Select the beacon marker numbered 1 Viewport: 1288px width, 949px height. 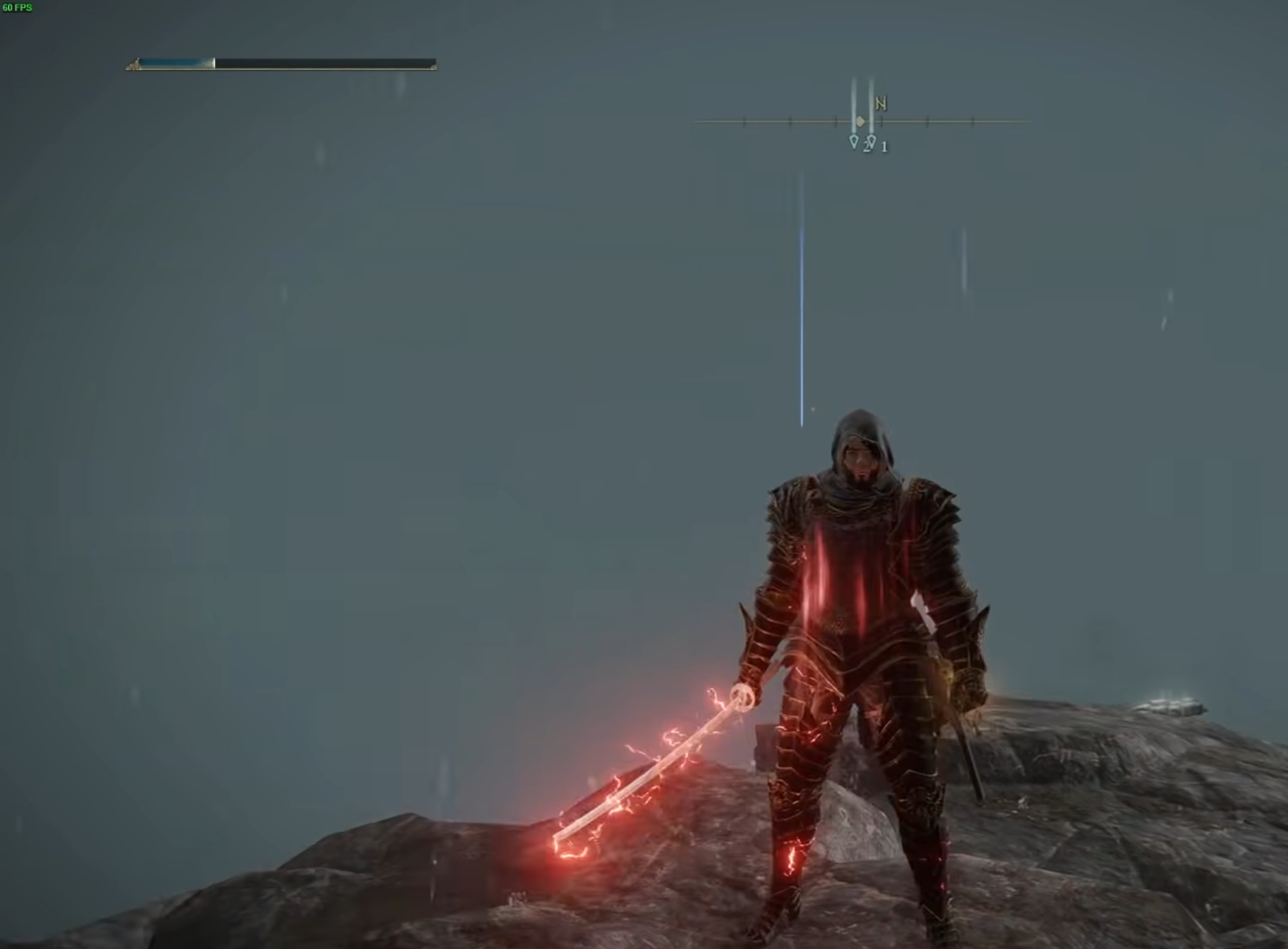[872, 142]
